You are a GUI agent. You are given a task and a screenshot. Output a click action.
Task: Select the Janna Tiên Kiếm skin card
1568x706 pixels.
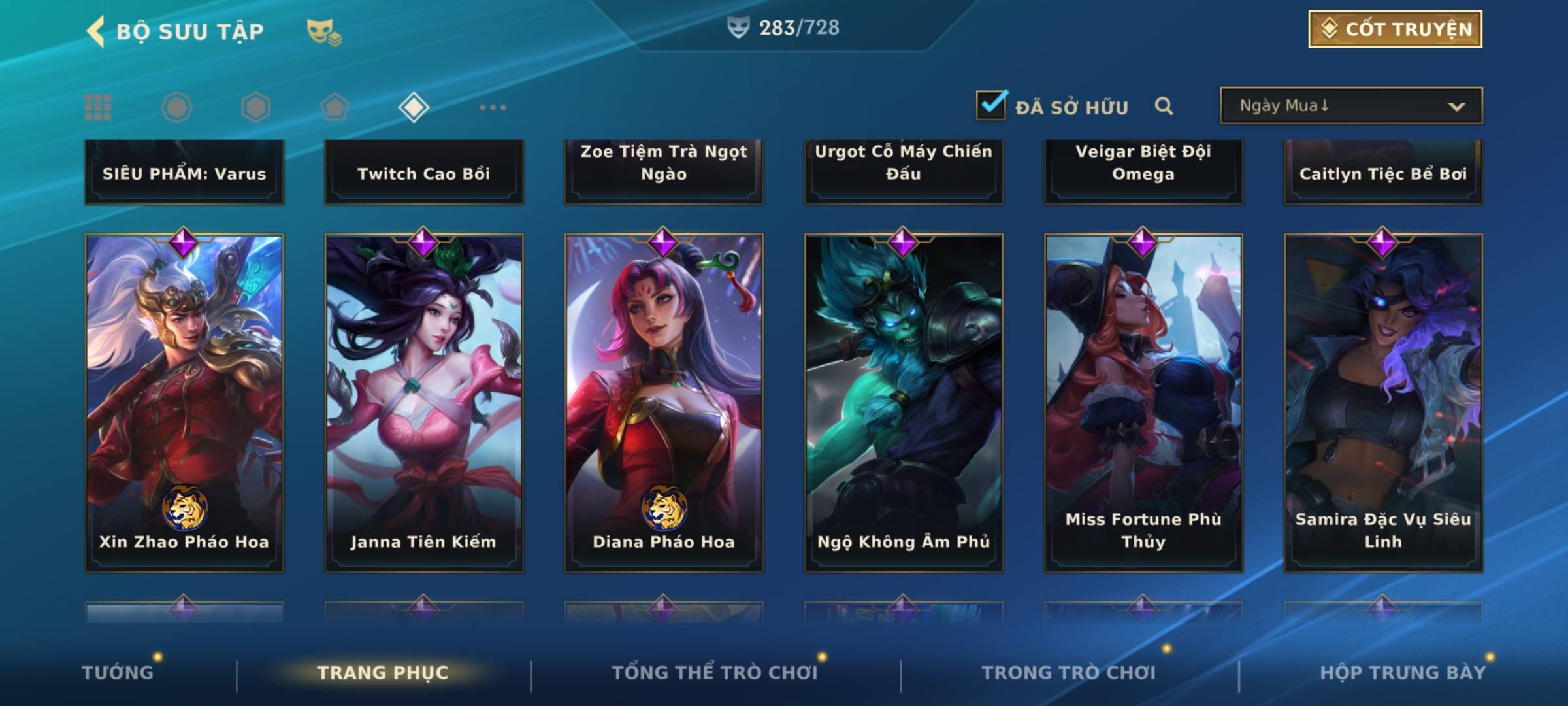click(x=424, y=402)
